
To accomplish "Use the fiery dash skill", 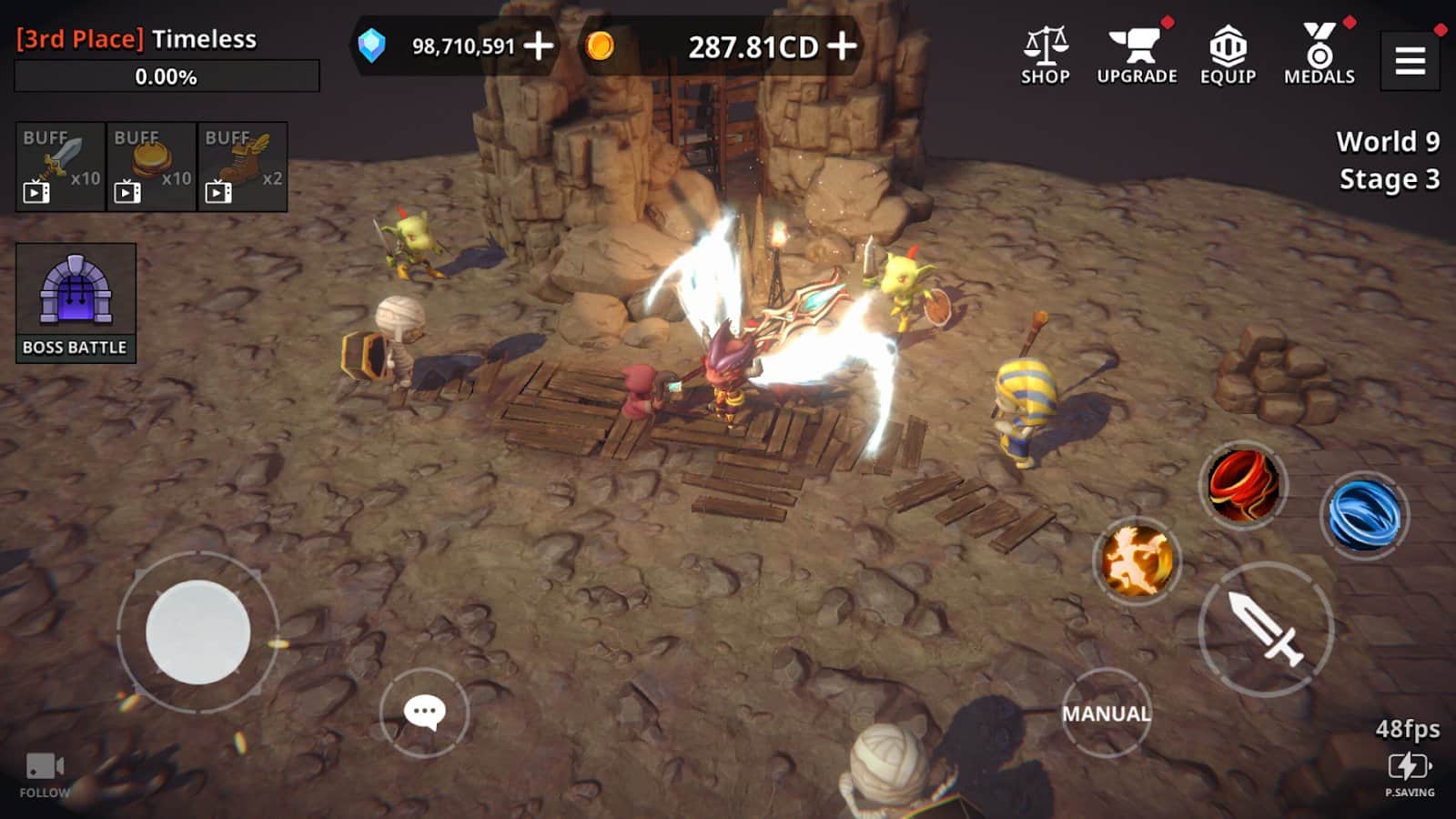I will (x=1137, y=561).
